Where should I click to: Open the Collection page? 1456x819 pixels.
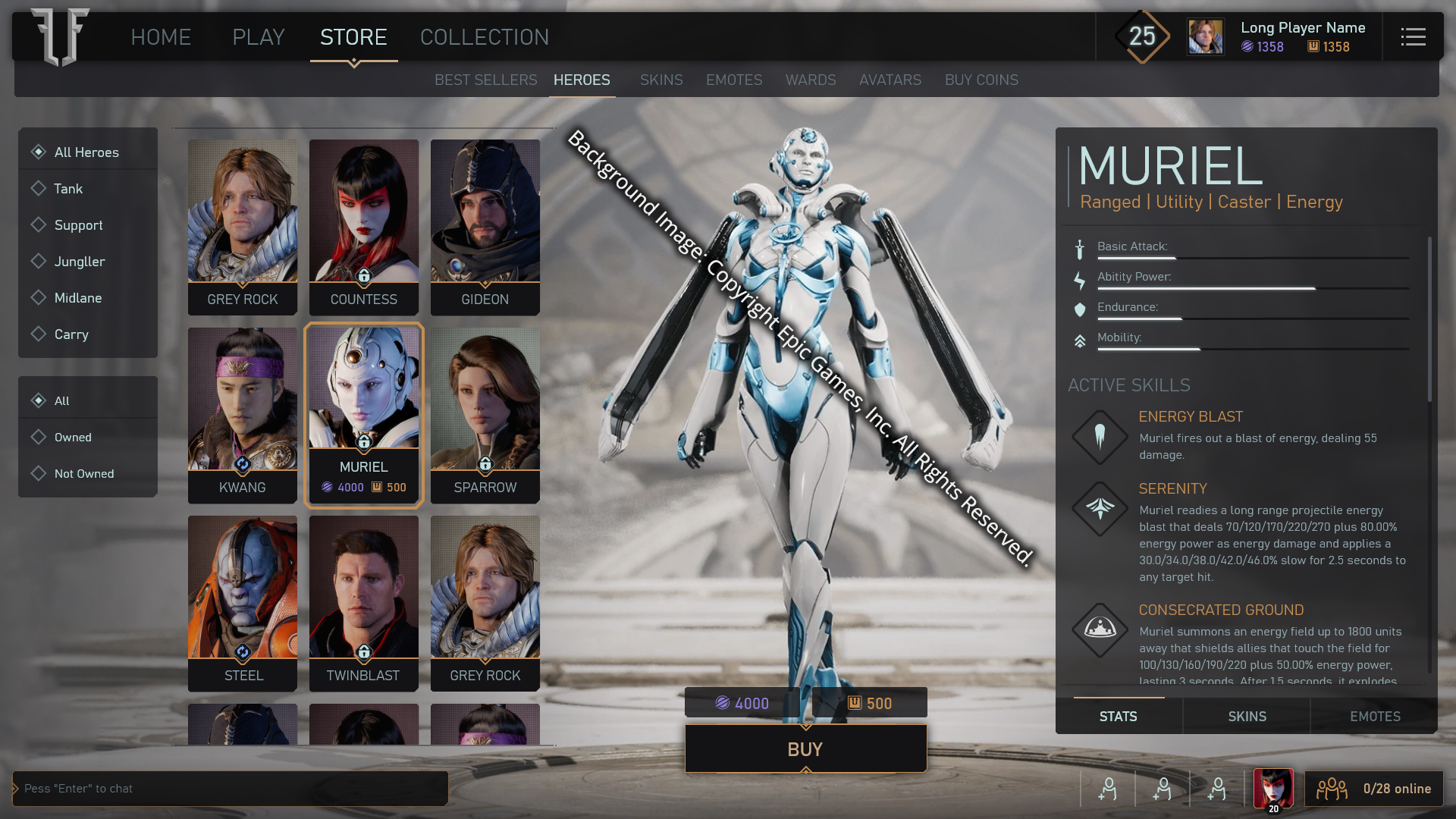484,37
